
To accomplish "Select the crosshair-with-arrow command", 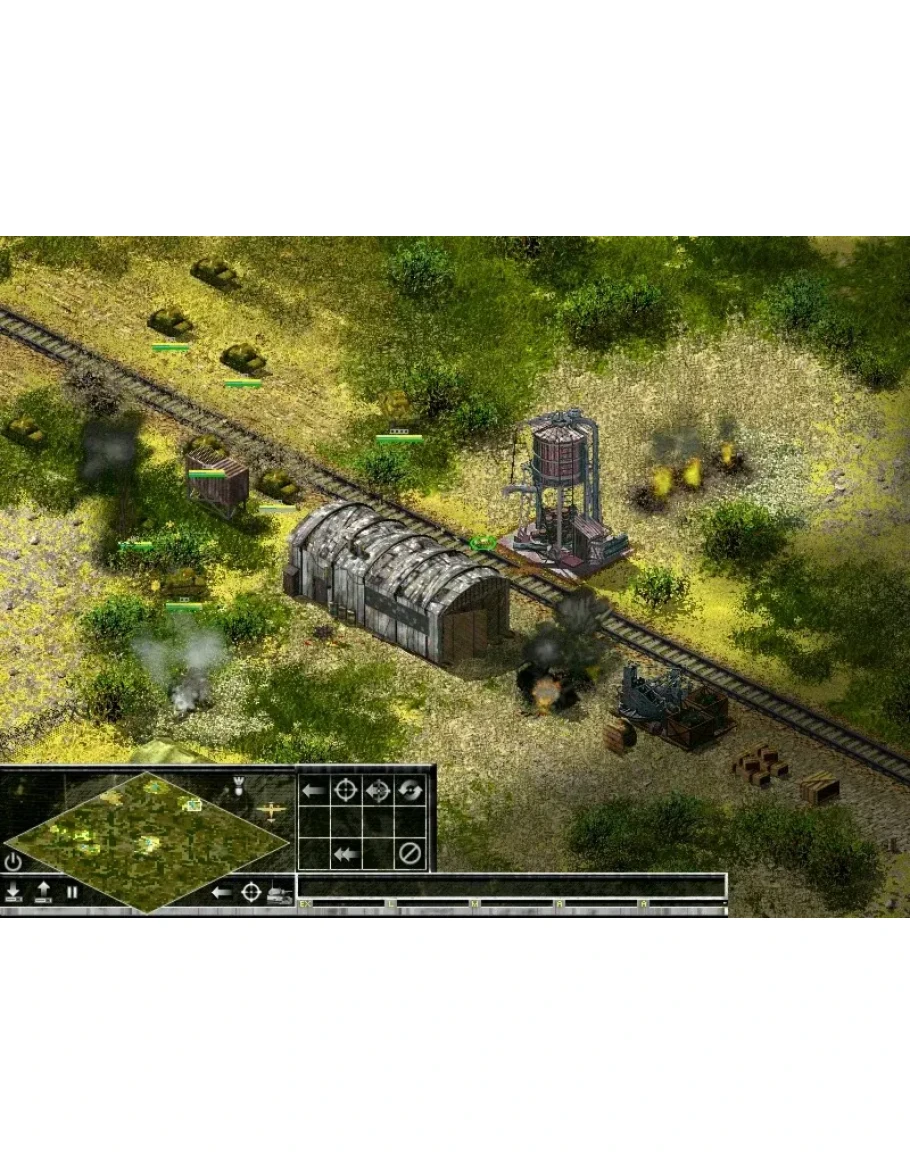I will pyautogui.click(x=378, y=790).
